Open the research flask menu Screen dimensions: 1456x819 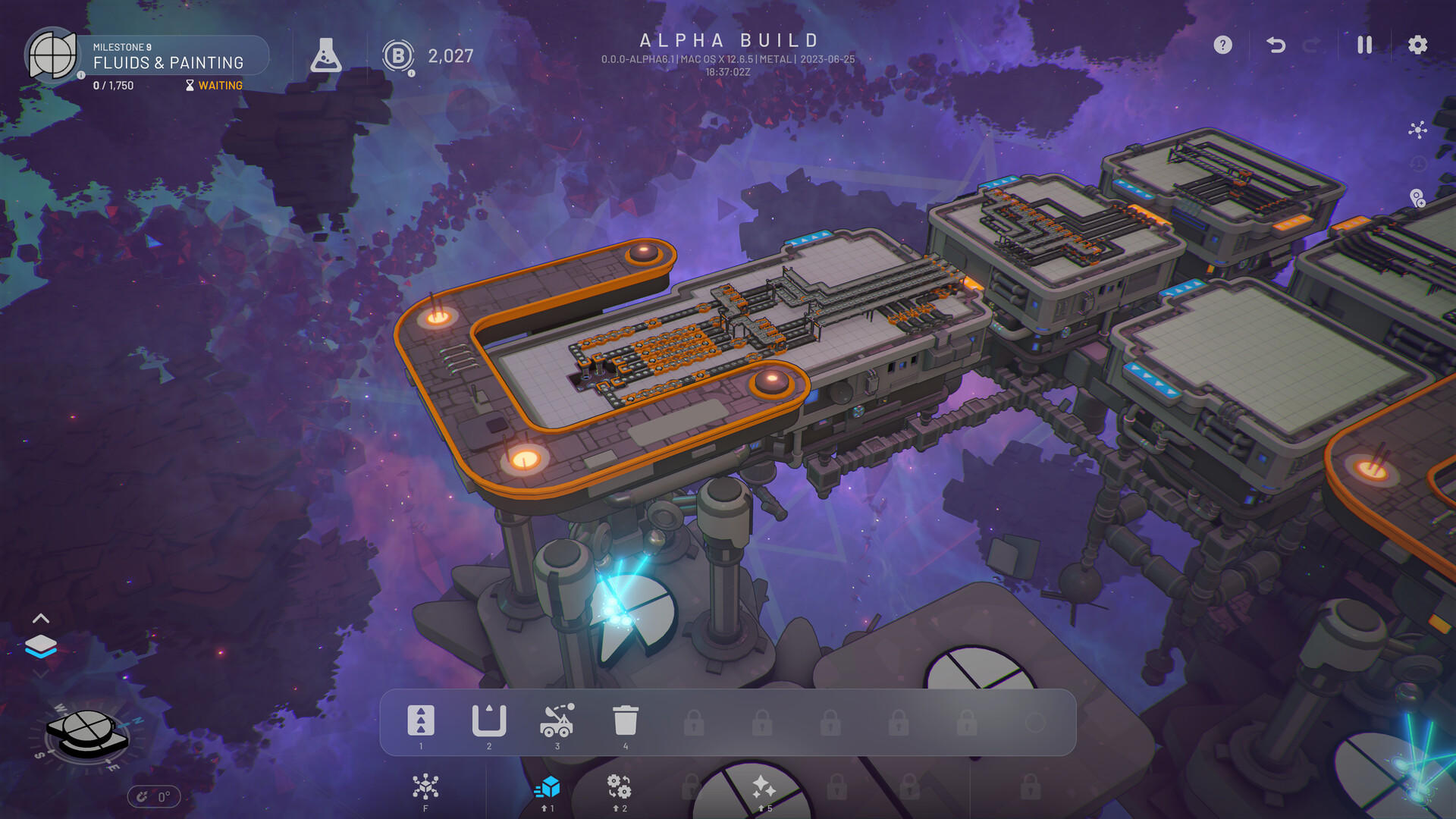(328, 55)
